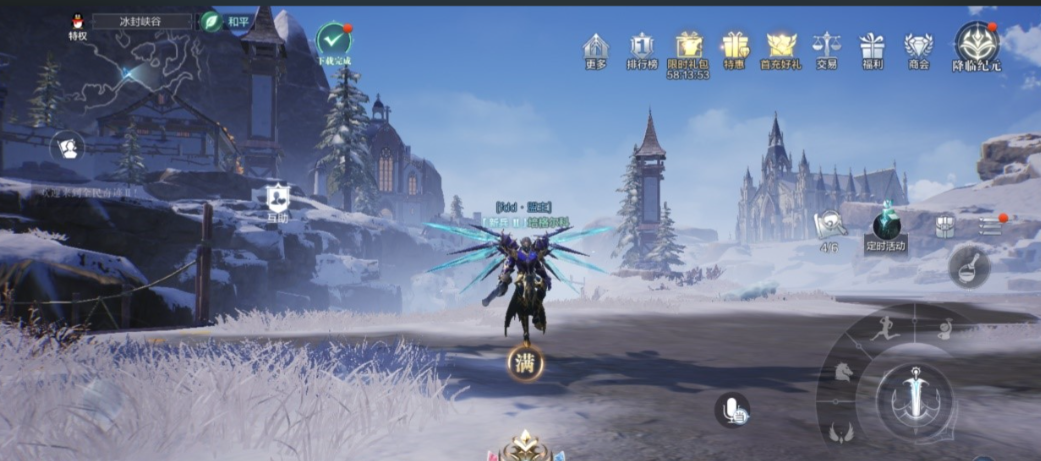The height and width of the screenshot is (461, 1041).
Task: Open the 福利 welfare gift box
Action: click(872, 48)
